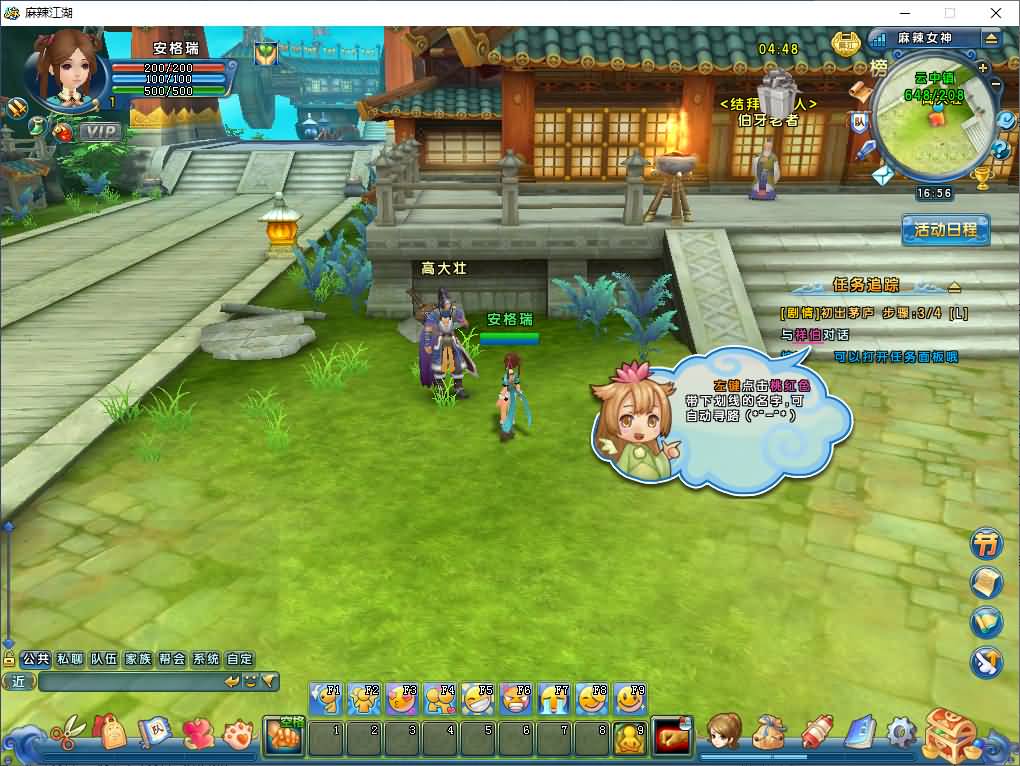Collapse the 任务追踪 quest tracker
This screenshot has width=1020, height=766.
(954, 286)
